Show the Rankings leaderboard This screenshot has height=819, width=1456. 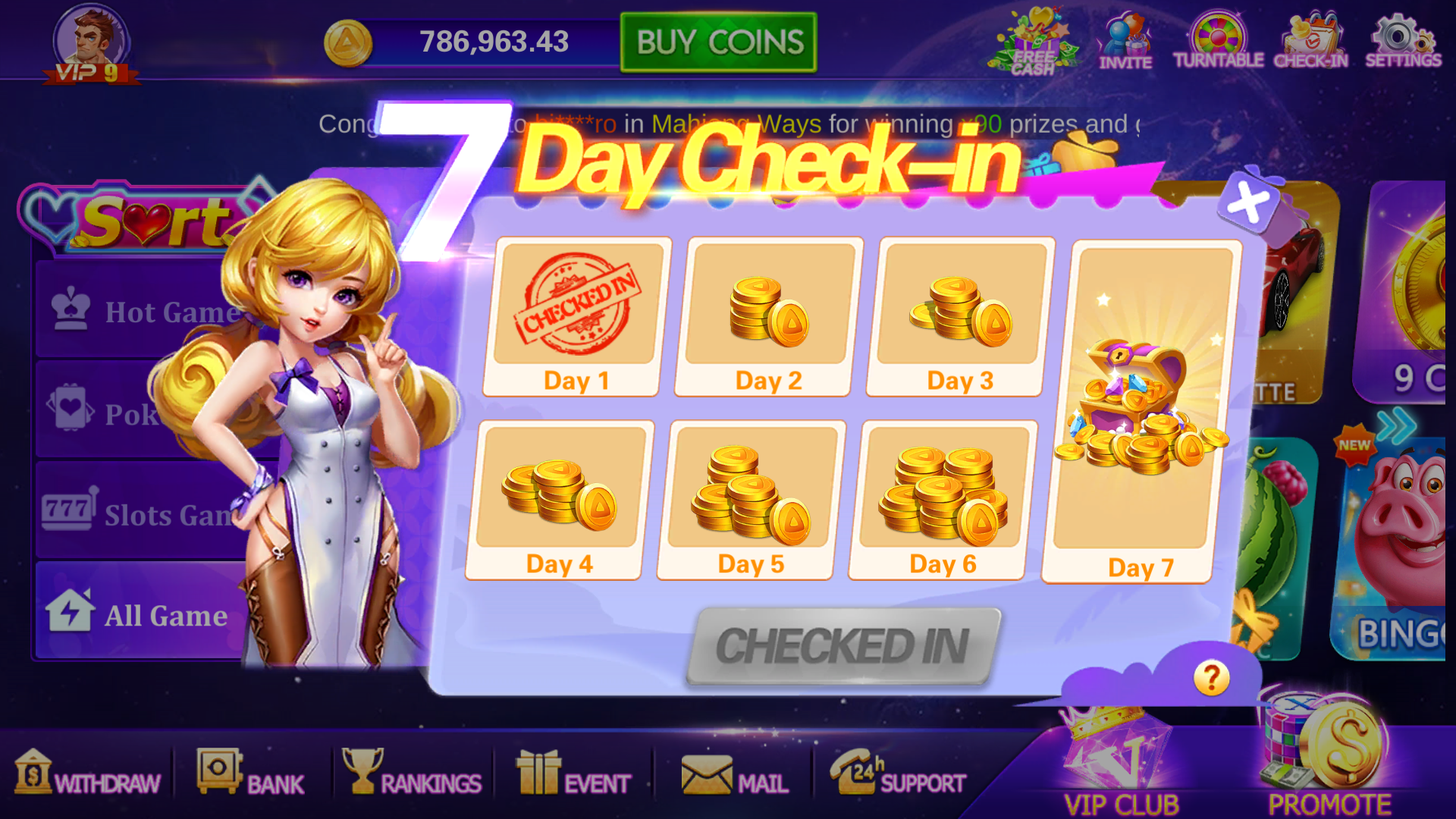pos(412,774)
